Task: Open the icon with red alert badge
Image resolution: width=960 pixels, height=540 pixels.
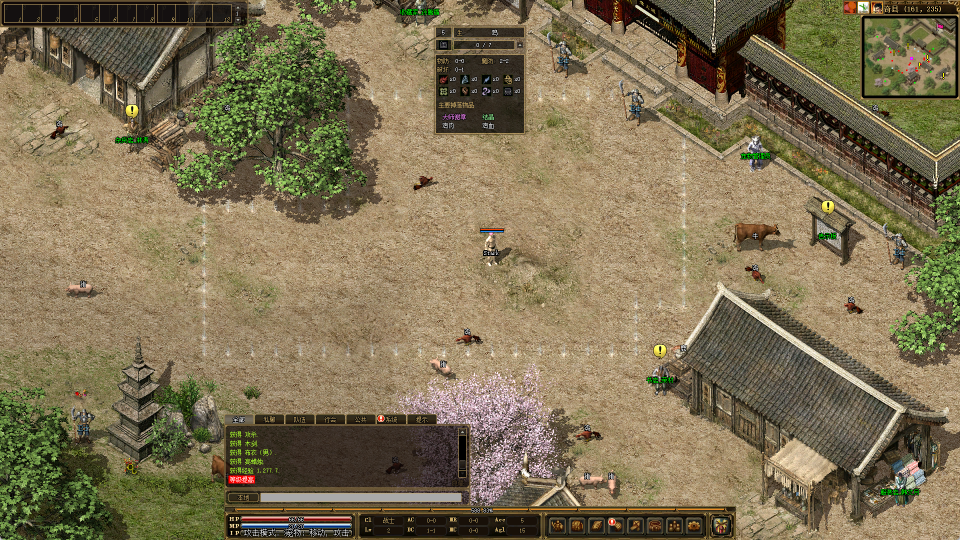Action: 615,525
